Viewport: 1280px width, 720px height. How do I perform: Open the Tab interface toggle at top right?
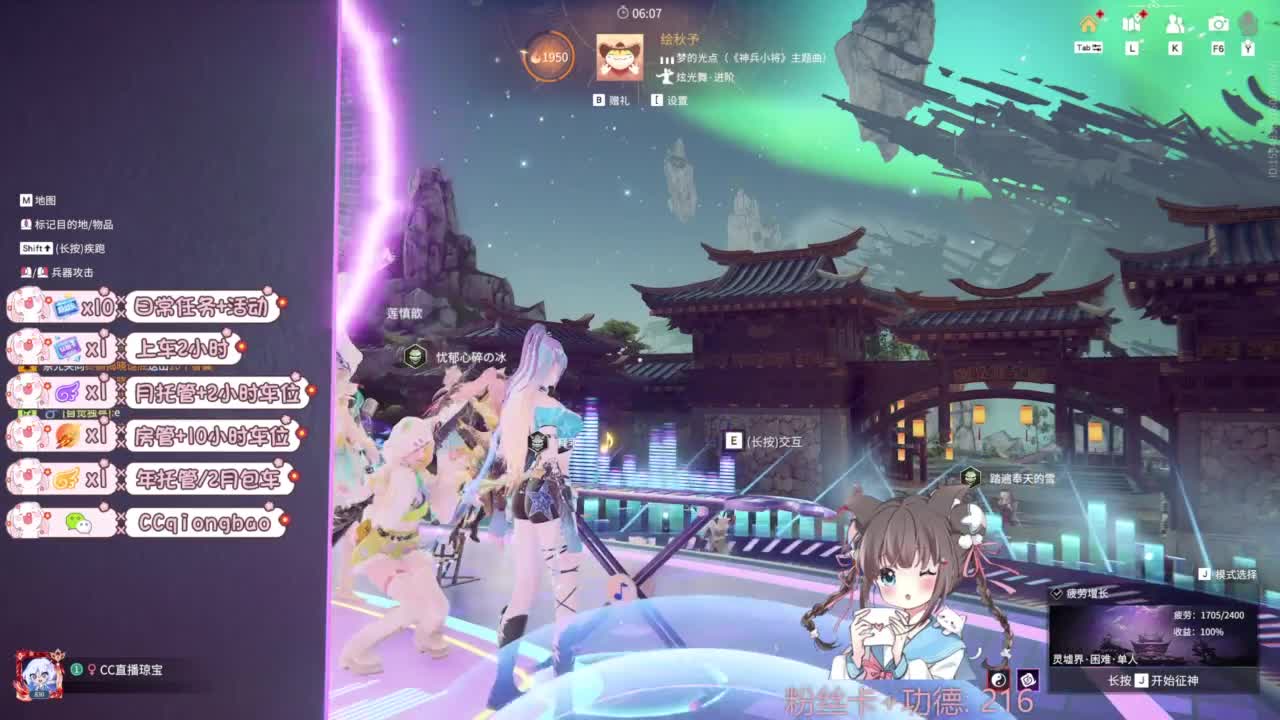point(1089,47)
